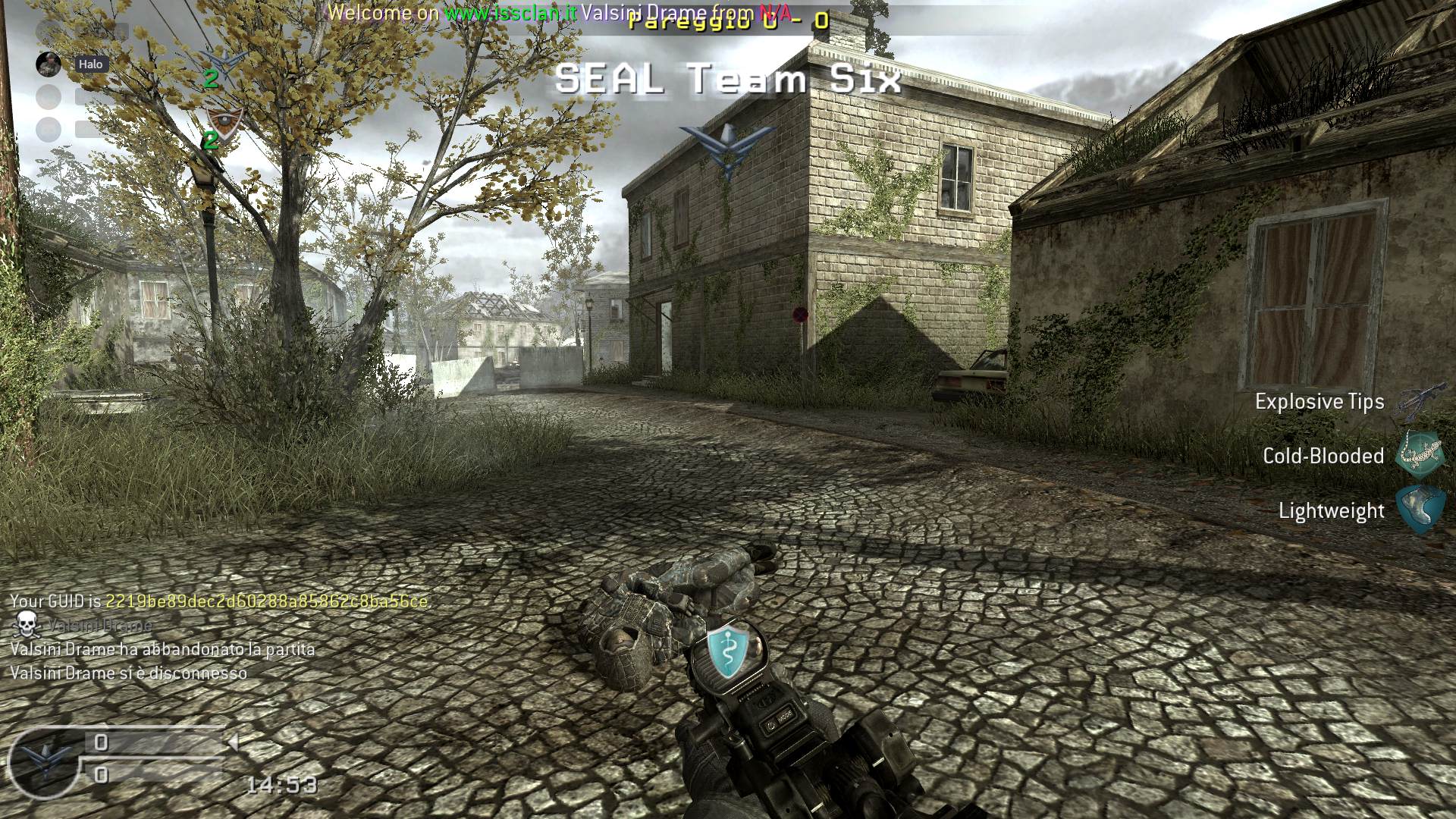This screenshot has height=819, width=1456.
Task: Click the blue winged faction icon beneath SEAL Team Six
Action: [x=727, y=147]
